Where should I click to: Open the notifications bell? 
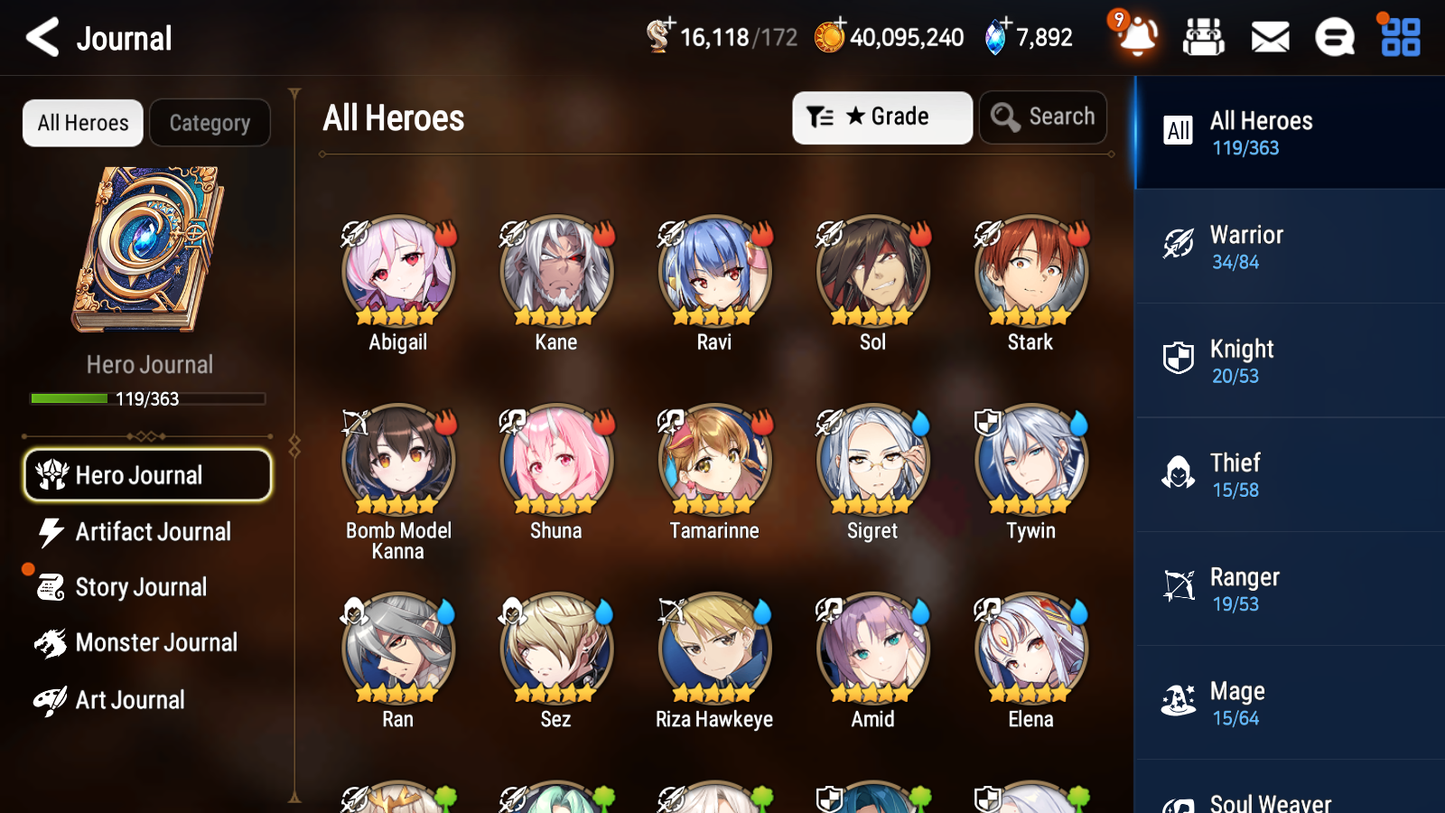tap(1136, 36)
